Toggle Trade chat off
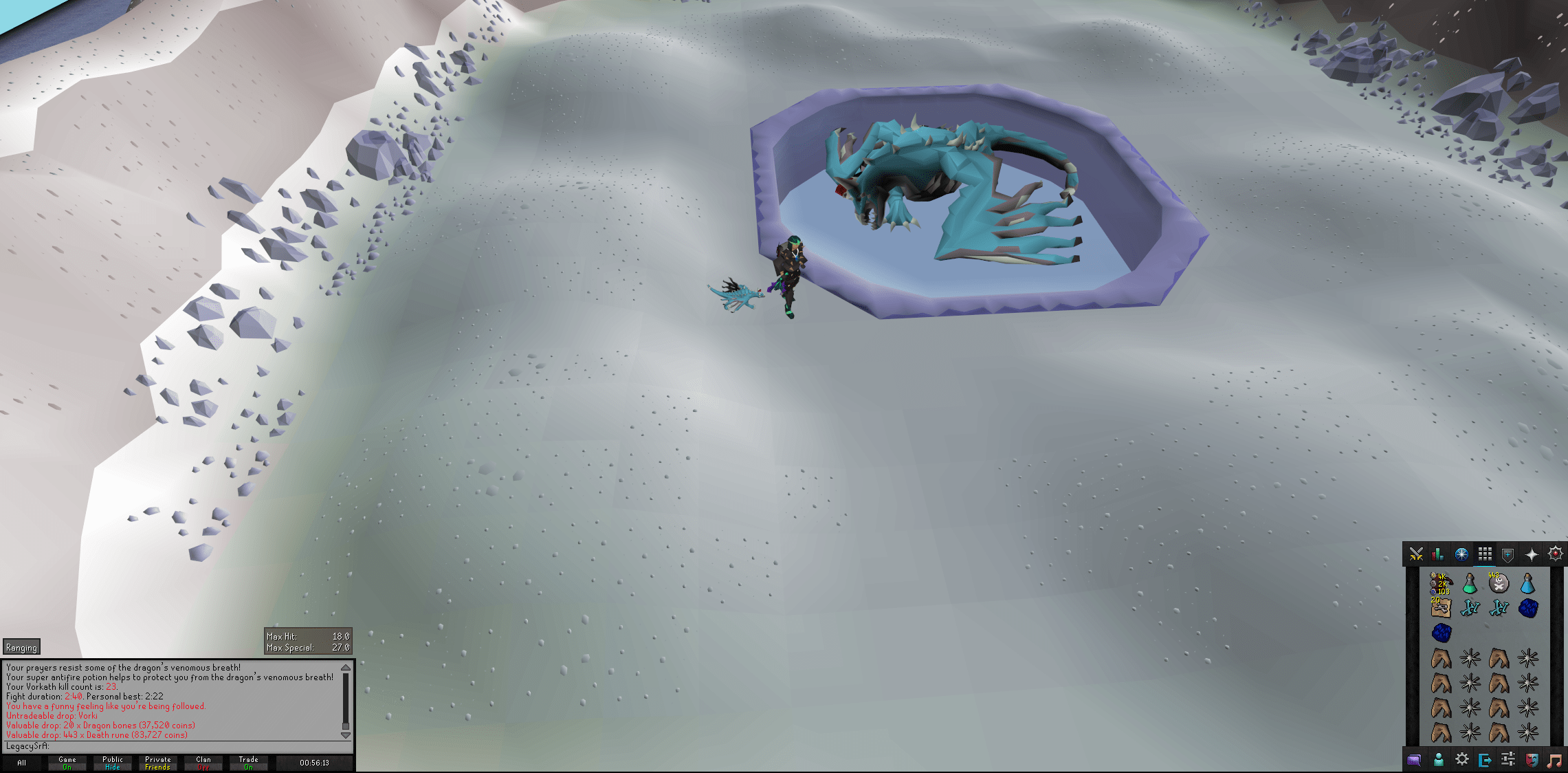This screenshot has height=773, width=1568. 247,763
